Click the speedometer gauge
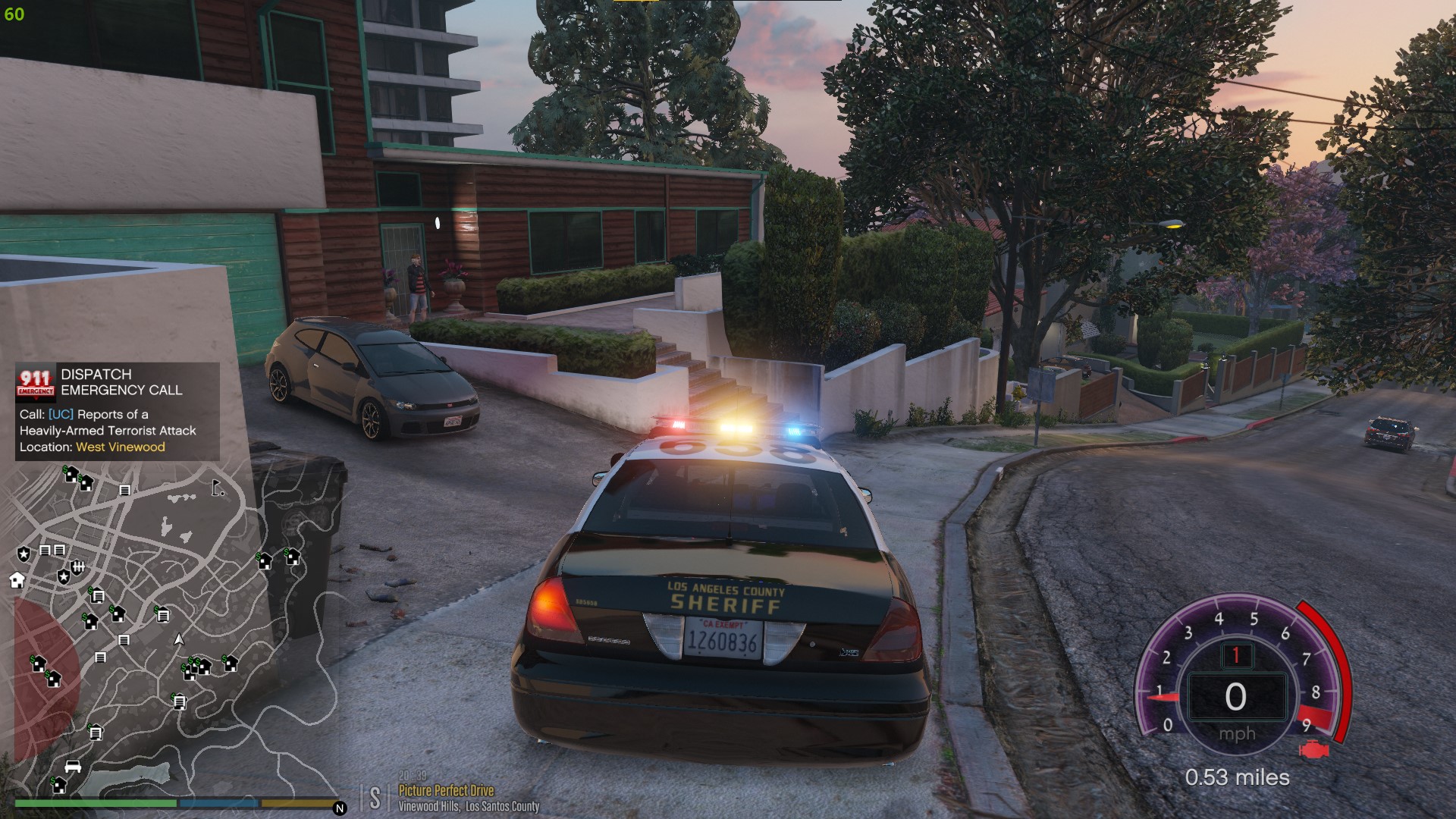The height and width of the screenshot is (819, 1456). 1237,682
